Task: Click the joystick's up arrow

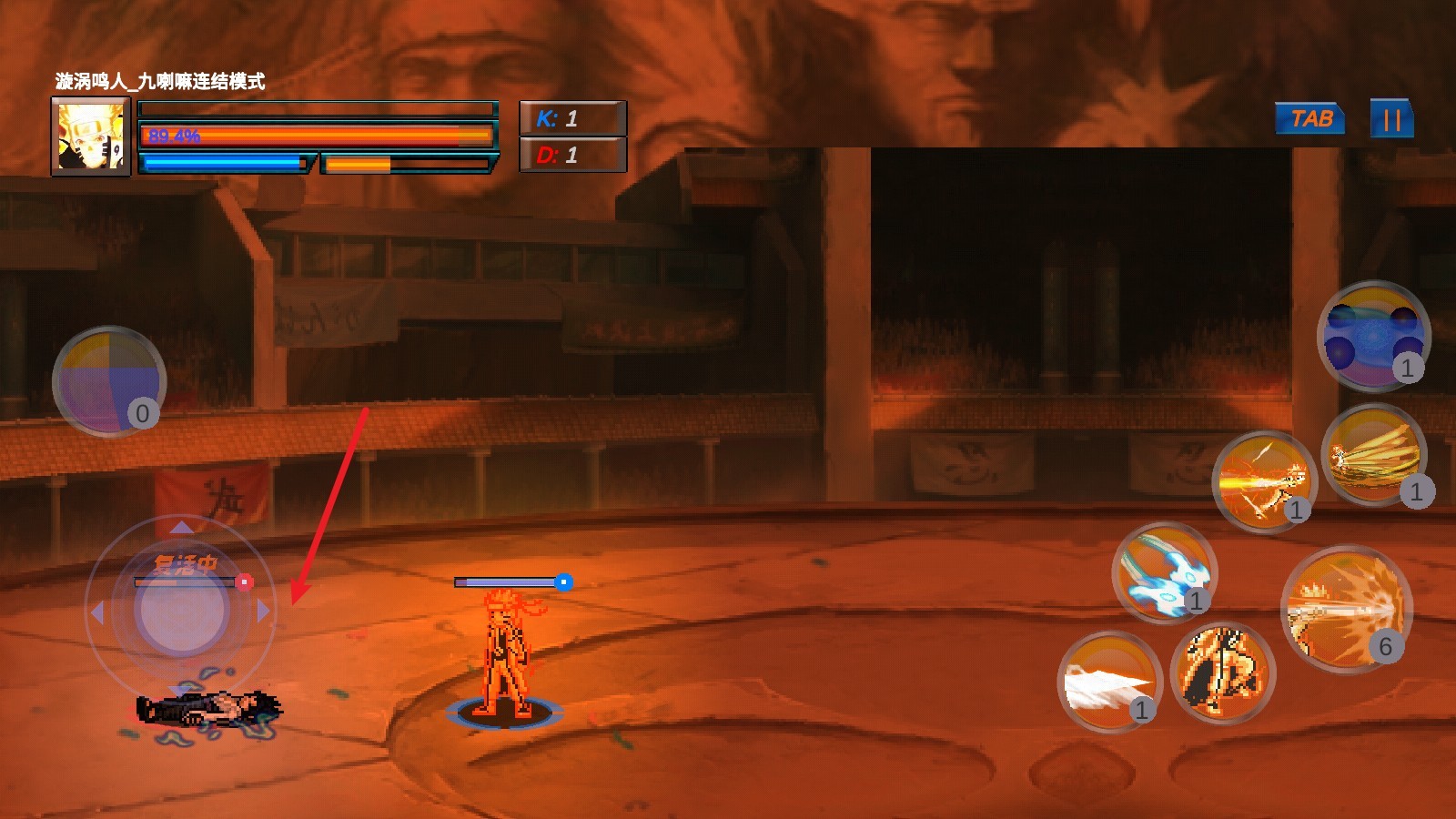Action: (181, 528)
